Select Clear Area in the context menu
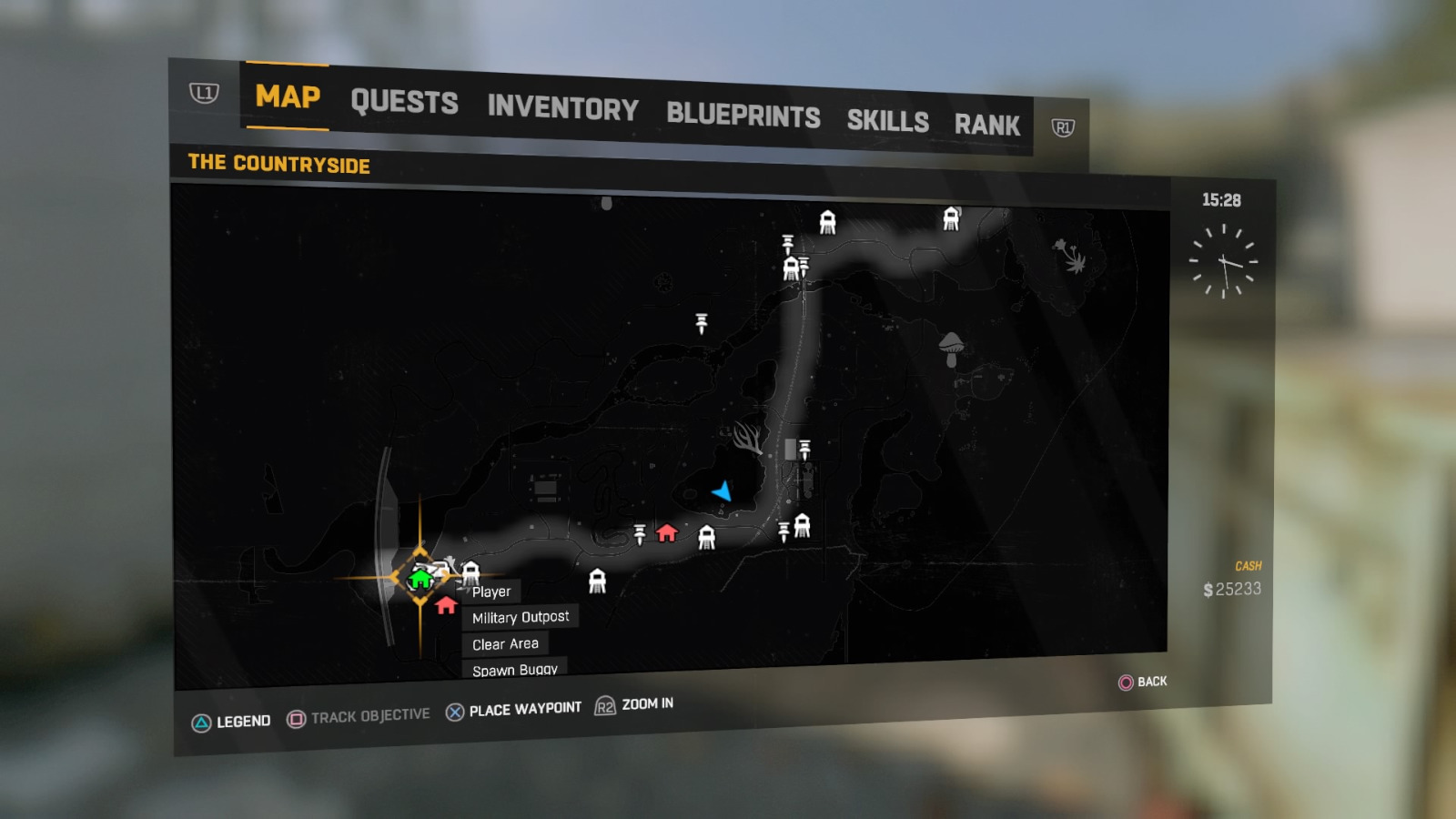This screenshot has width=1456, height=819. pos(504,643)
